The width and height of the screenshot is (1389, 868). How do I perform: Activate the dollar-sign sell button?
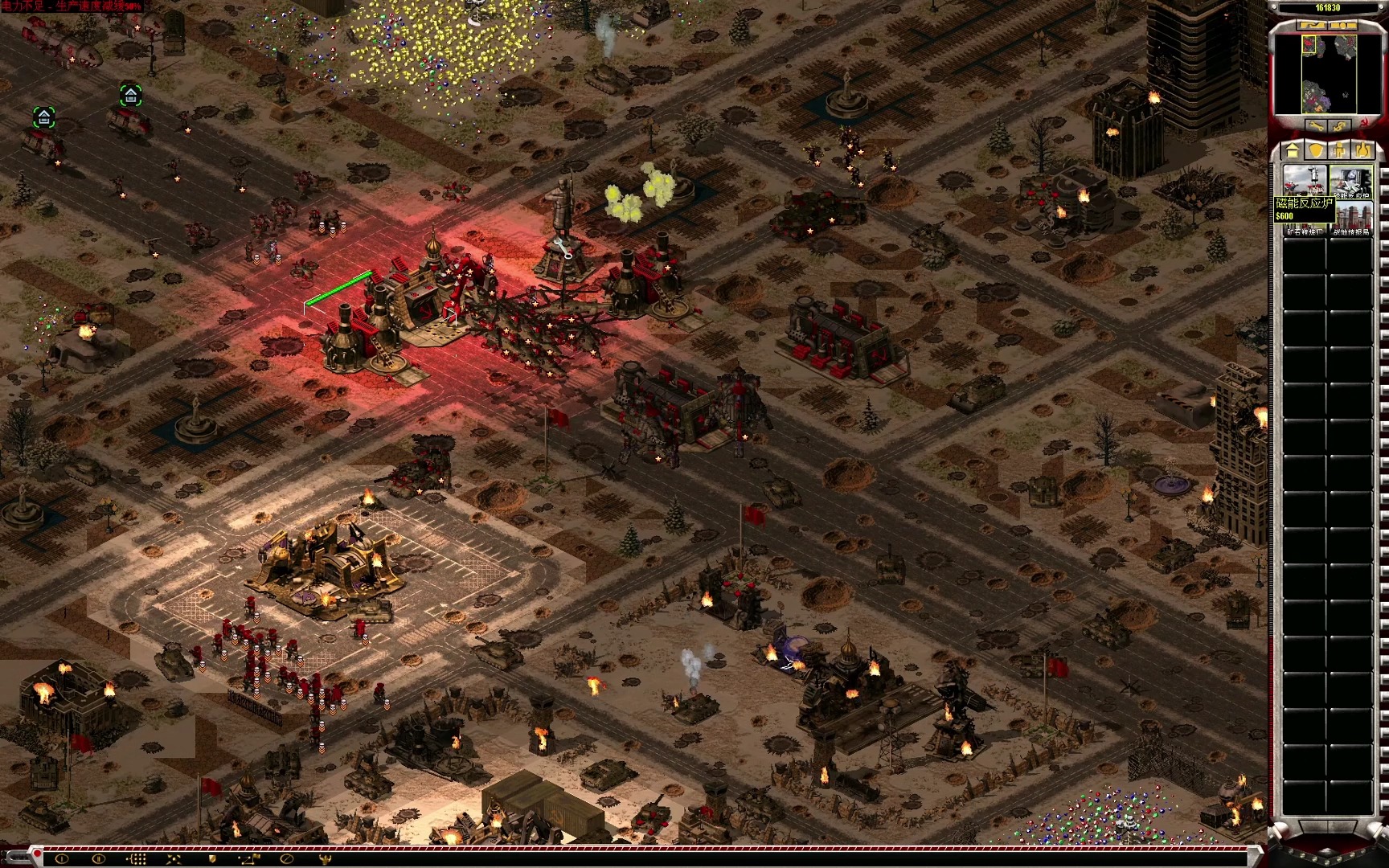(x=1339, y=126)
